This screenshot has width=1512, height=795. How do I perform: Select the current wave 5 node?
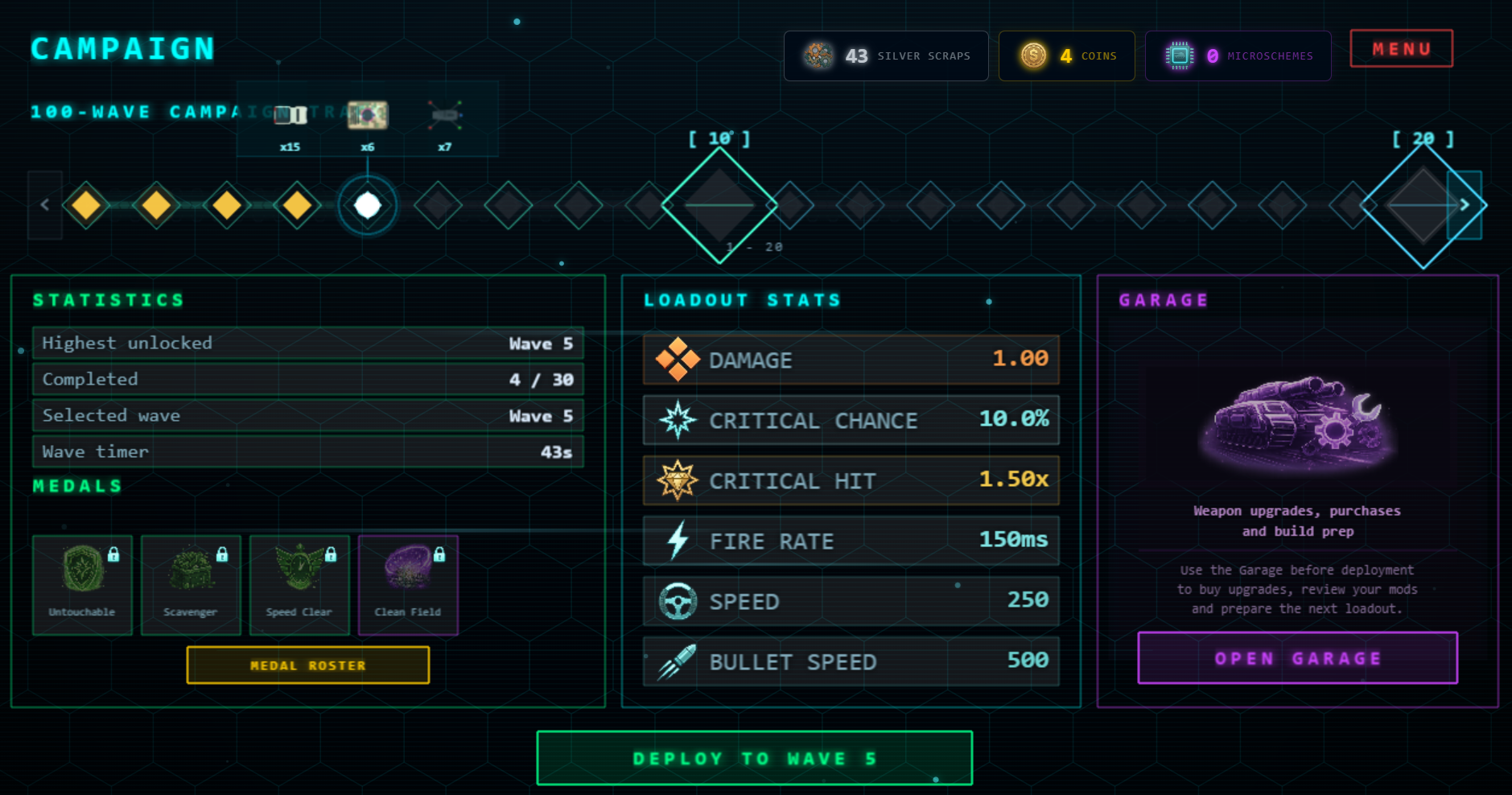368,205
